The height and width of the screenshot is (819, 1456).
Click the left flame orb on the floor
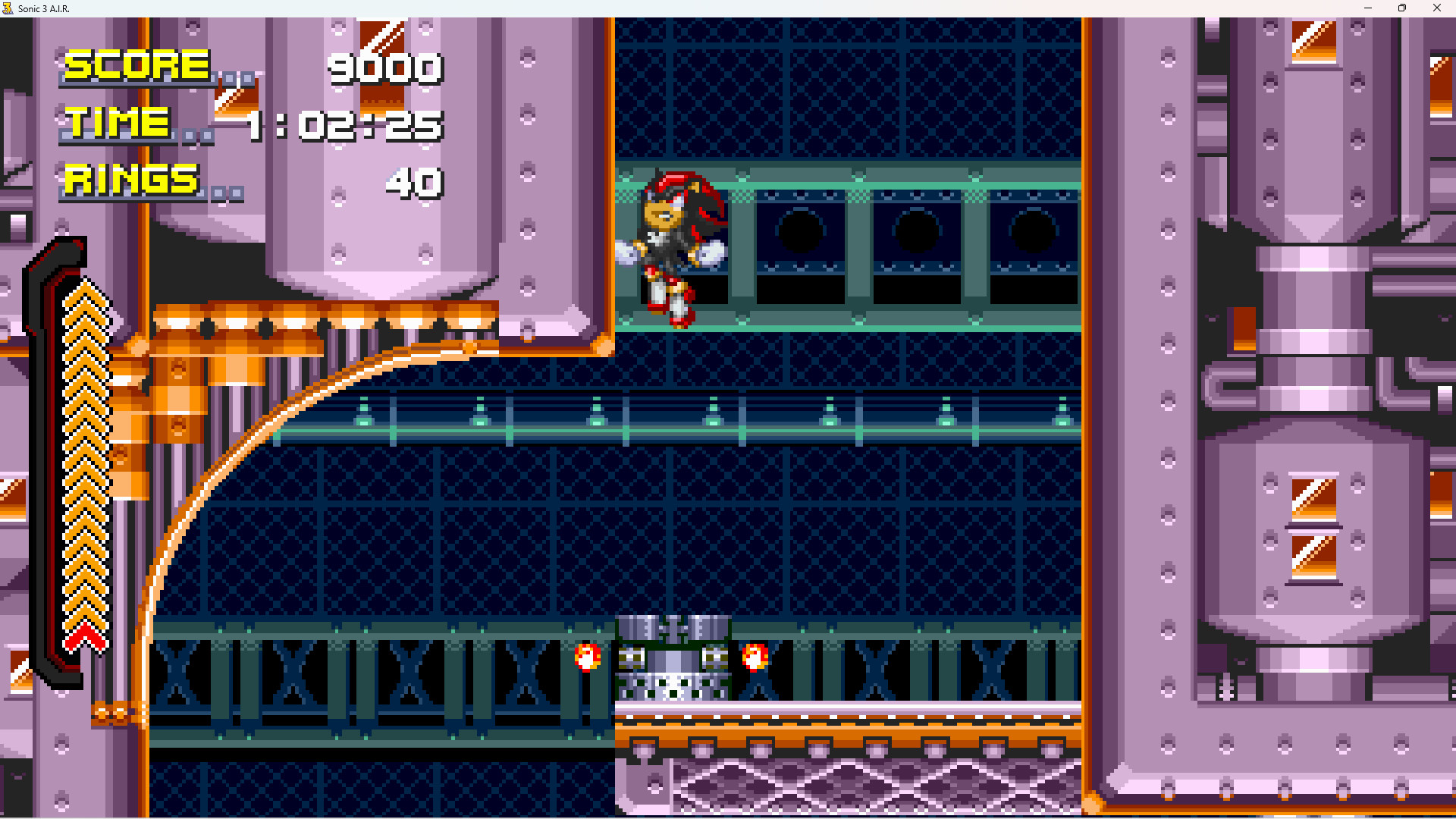tap(587, 657)
